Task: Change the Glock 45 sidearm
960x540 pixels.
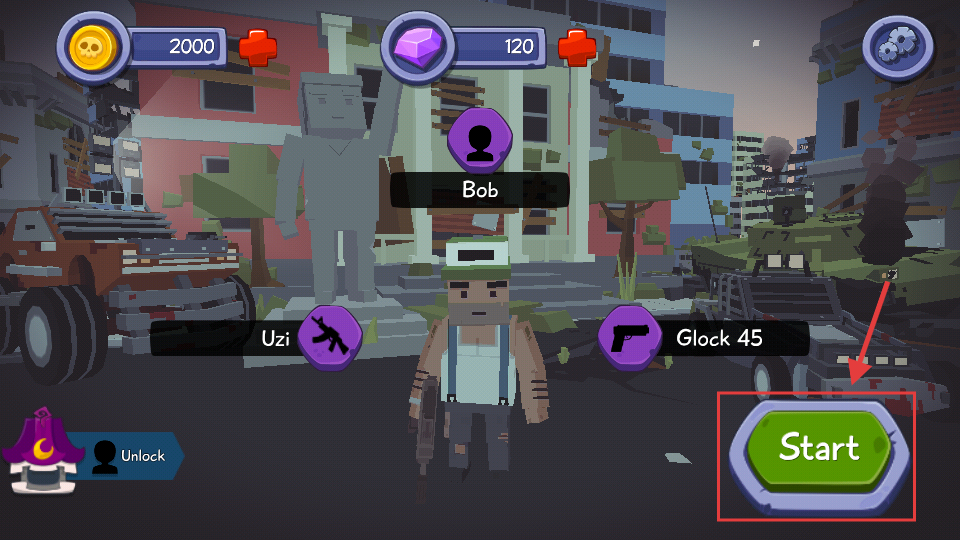Action: (629, 338)
